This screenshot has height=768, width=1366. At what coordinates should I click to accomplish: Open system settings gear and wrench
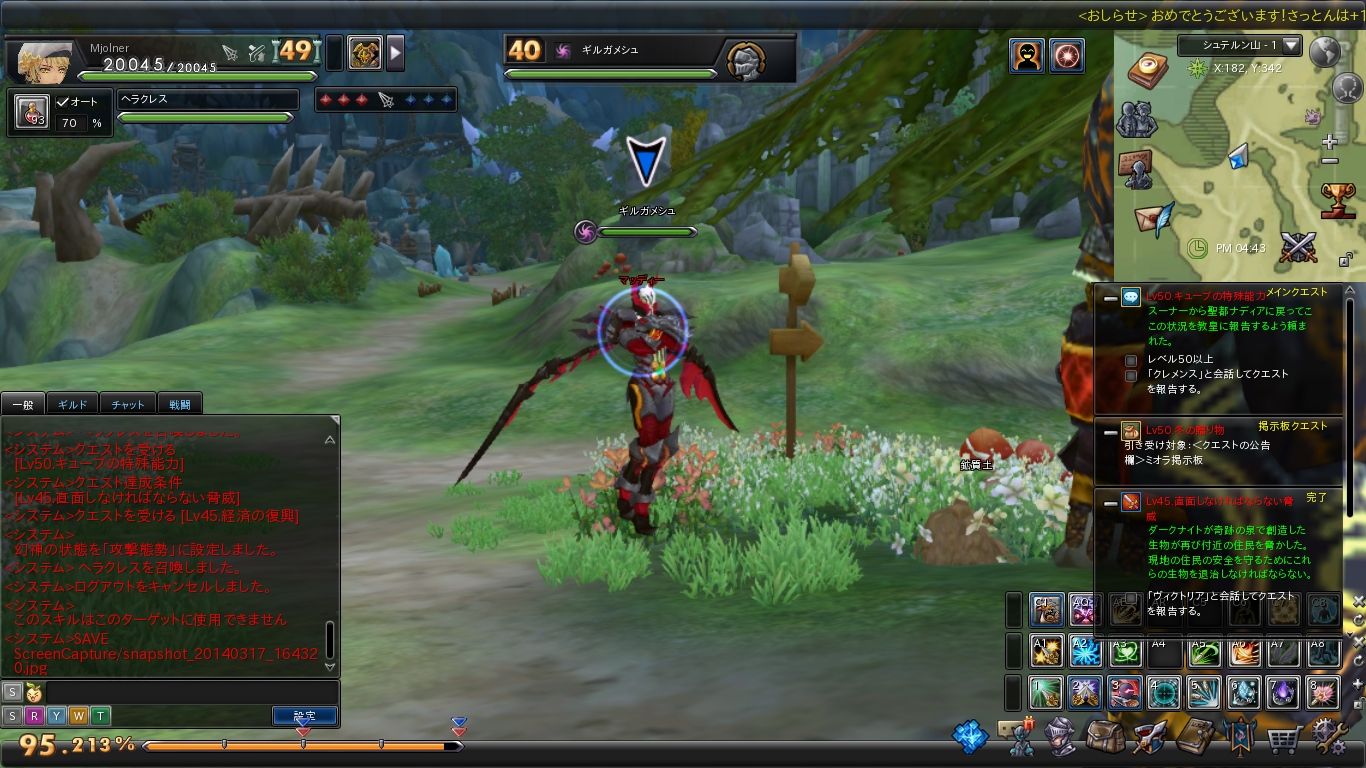pyautogui.click(x=1330, y=738)
